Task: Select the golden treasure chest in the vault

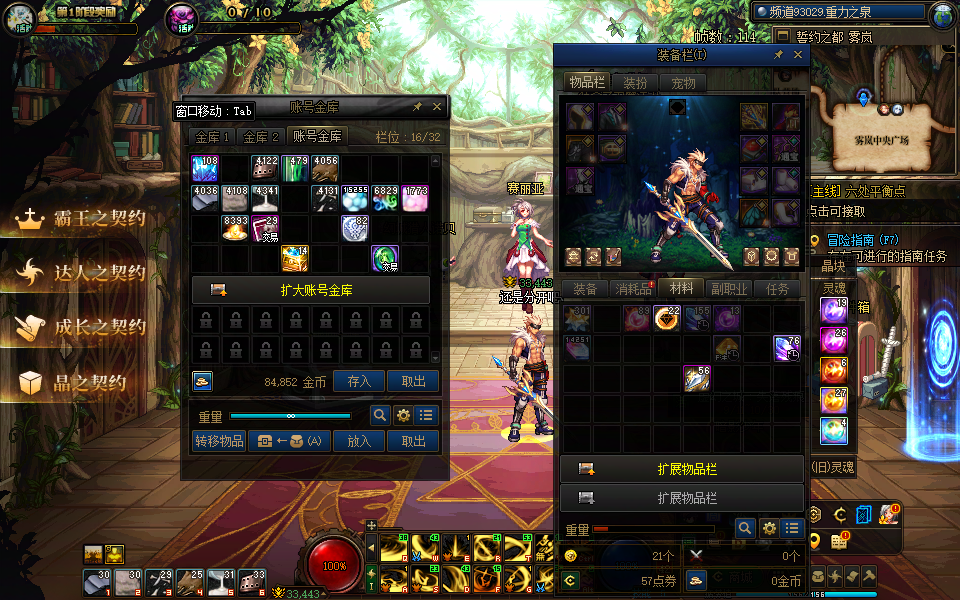Action: tap(295, 258)
